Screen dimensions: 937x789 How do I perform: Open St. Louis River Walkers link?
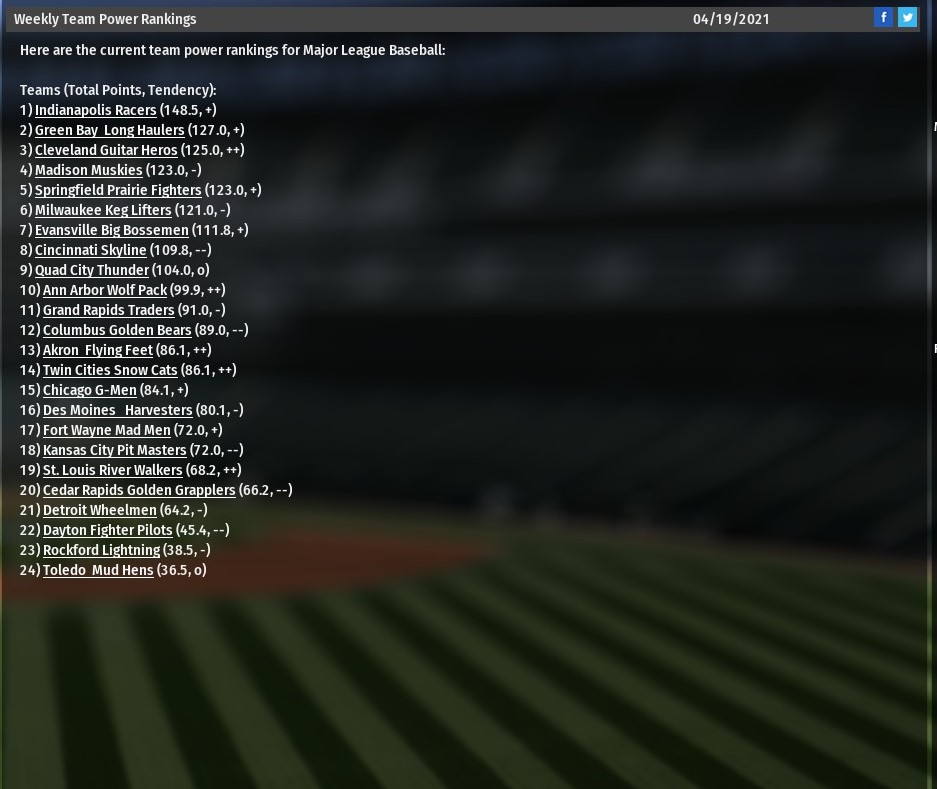point(112,470)
